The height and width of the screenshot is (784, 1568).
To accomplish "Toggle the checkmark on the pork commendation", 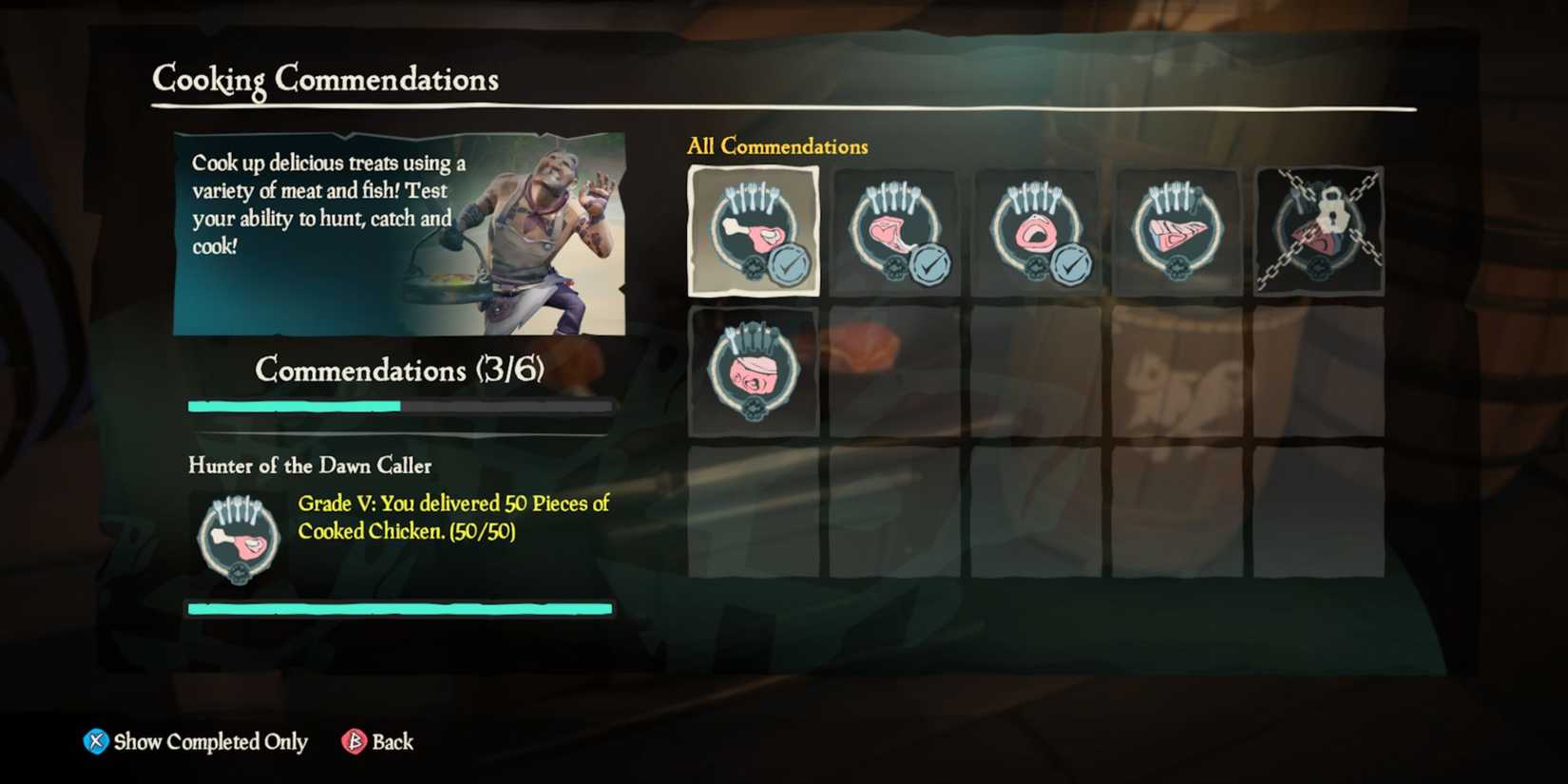I will pyautogui.click(x=929, y=263).
